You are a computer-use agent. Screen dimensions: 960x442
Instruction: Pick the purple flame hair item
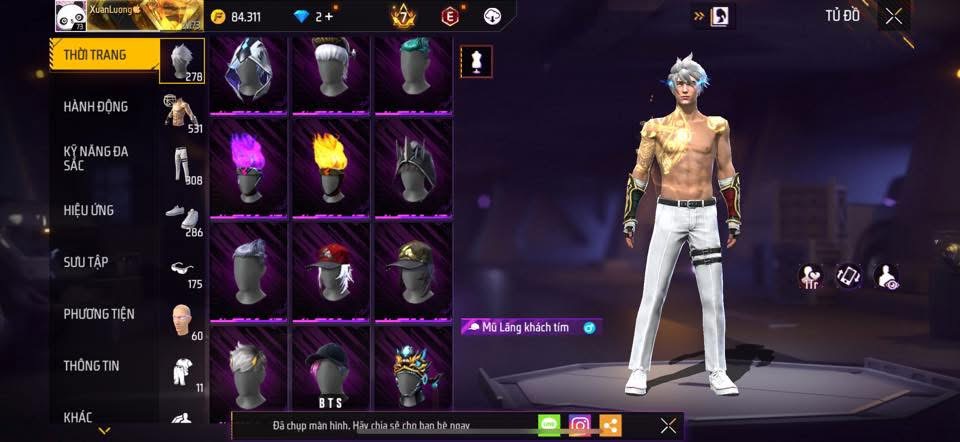coord(248,166)
